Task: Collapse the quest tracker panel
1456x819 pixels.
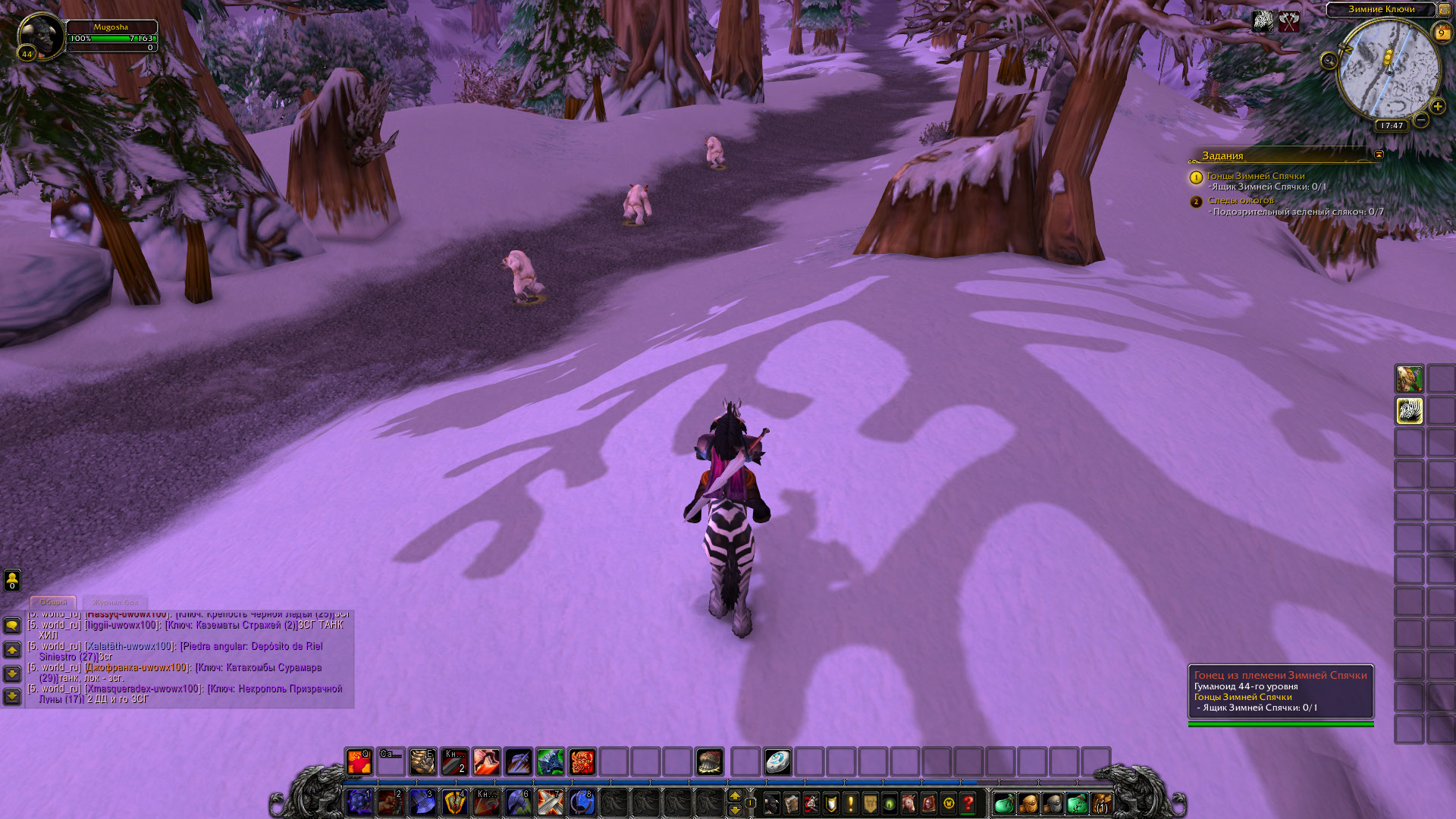Action: tap(1379, 155)
